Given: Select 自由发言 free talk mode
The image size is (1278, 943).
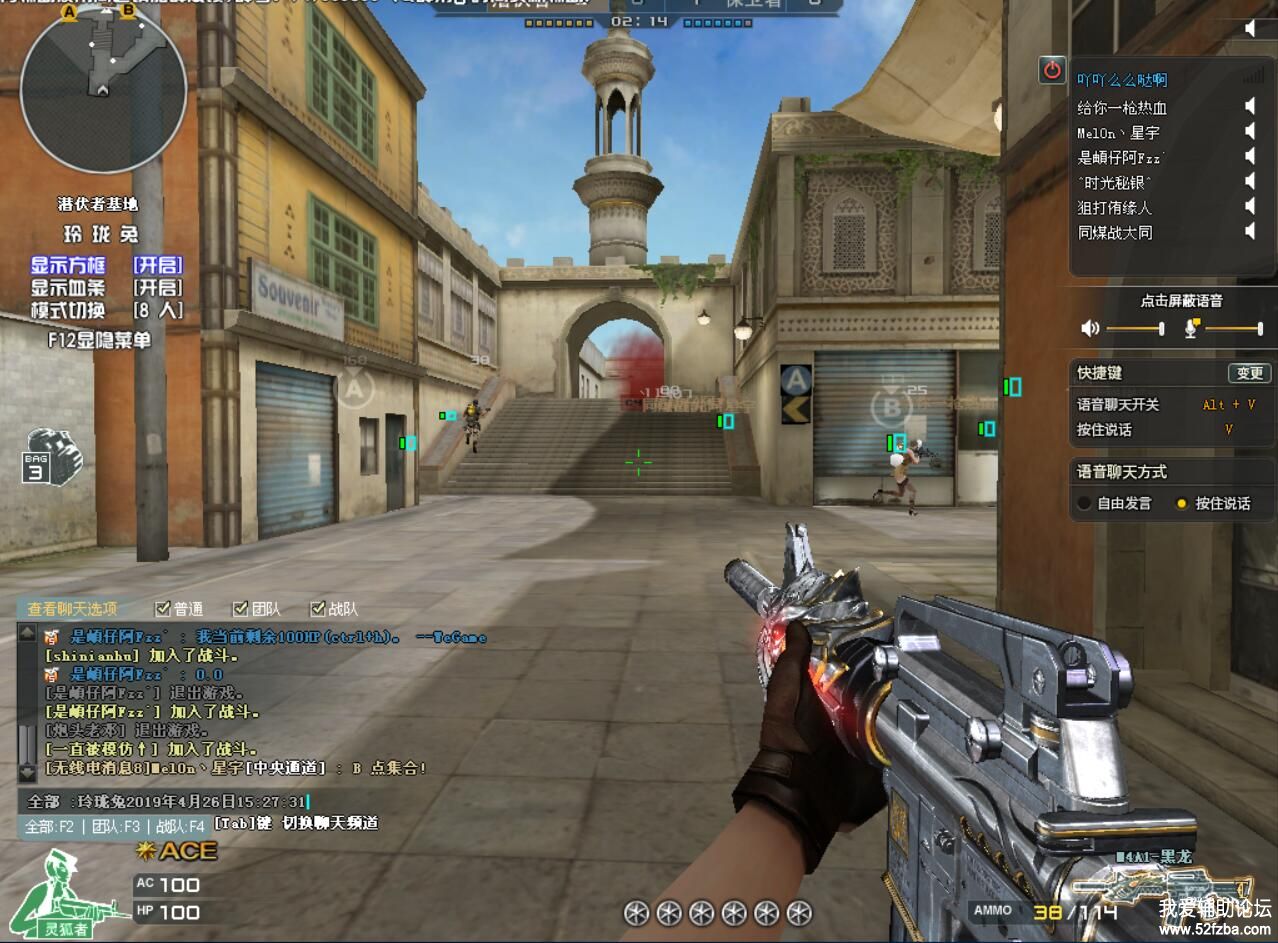Looking at the screenshot, I should pos(1085,504).
